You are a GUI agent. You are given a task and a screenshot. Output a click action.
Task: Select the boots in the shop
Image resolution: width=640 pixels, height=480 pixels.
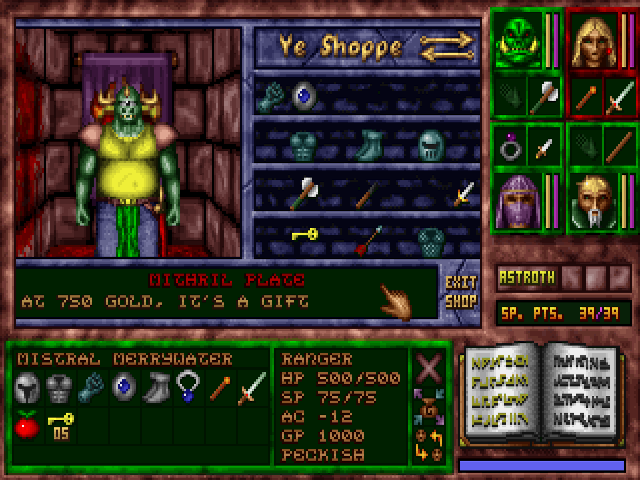click(369, 145)
